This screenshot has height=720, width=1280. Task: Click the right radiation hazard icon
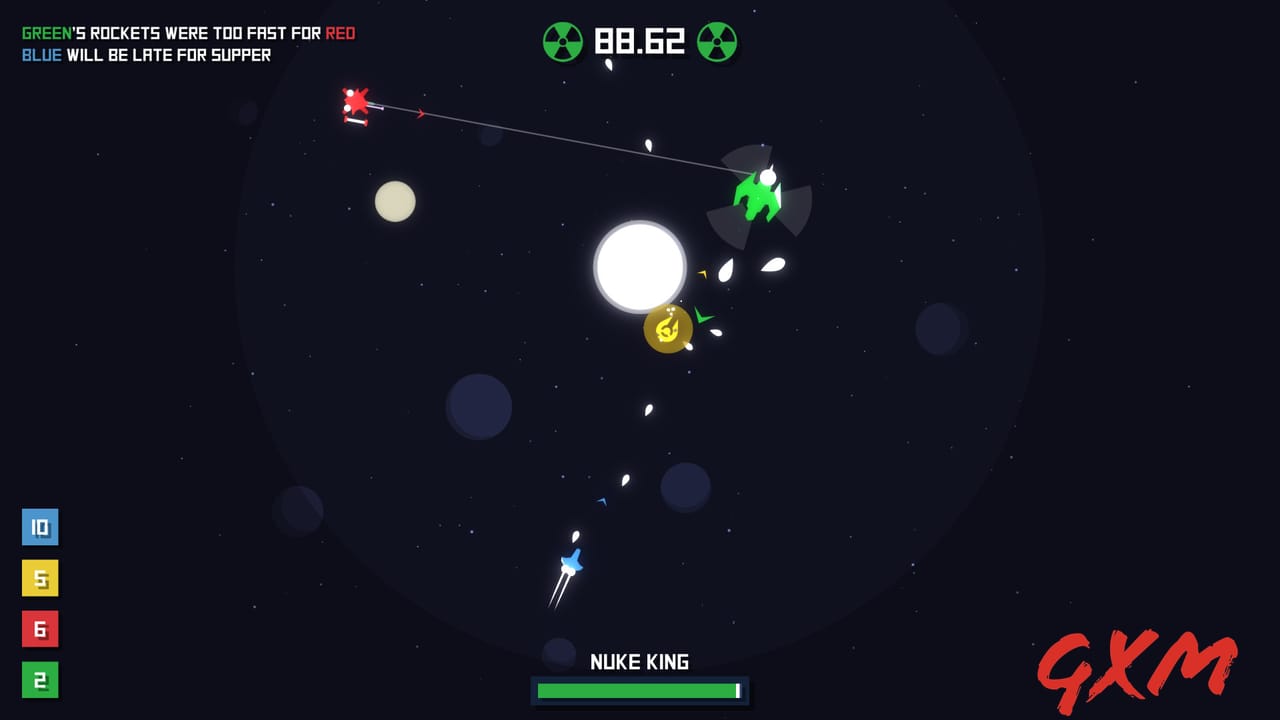[718, 41]
